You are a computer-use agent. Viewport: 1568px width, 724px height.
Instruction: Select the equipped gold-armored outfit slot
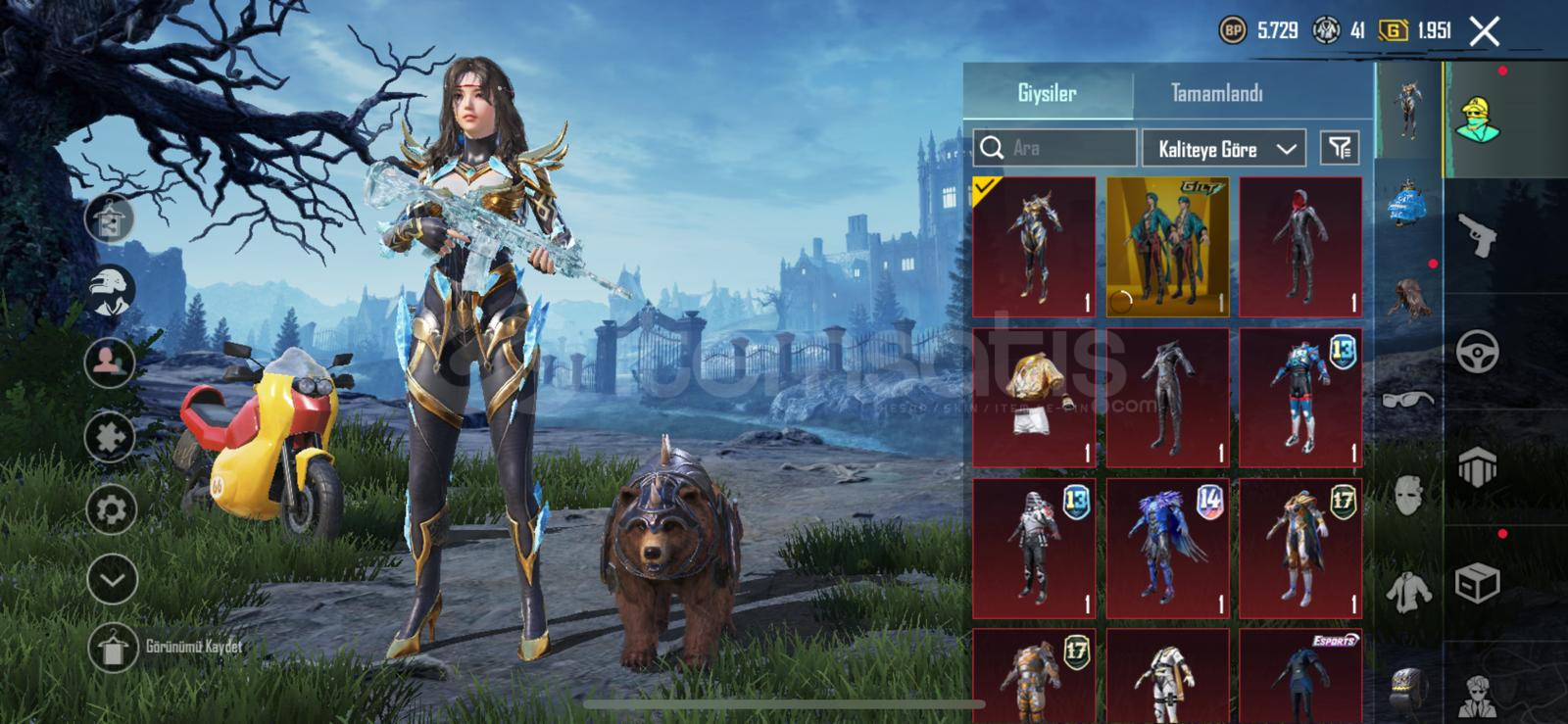(1034, 247)
